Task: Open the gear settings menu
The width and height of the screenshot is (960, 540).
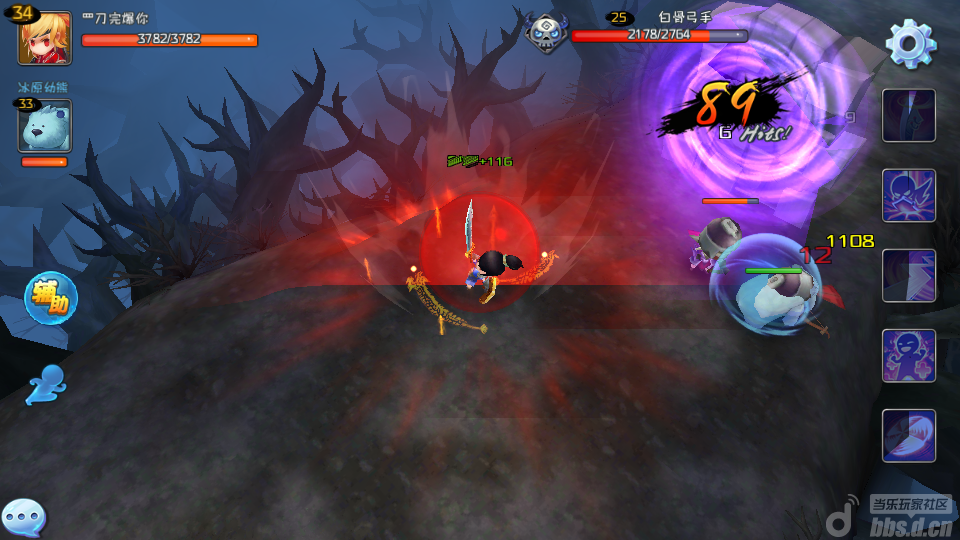Action: [910, 42]
